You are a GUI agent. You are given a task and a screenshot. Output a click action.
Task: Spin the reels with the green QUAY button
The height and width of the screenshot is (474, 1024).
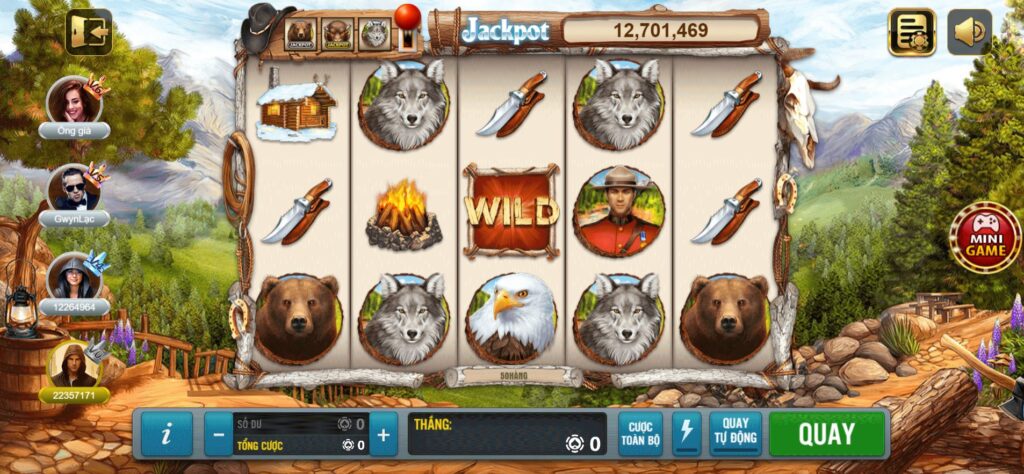point(827,434)
